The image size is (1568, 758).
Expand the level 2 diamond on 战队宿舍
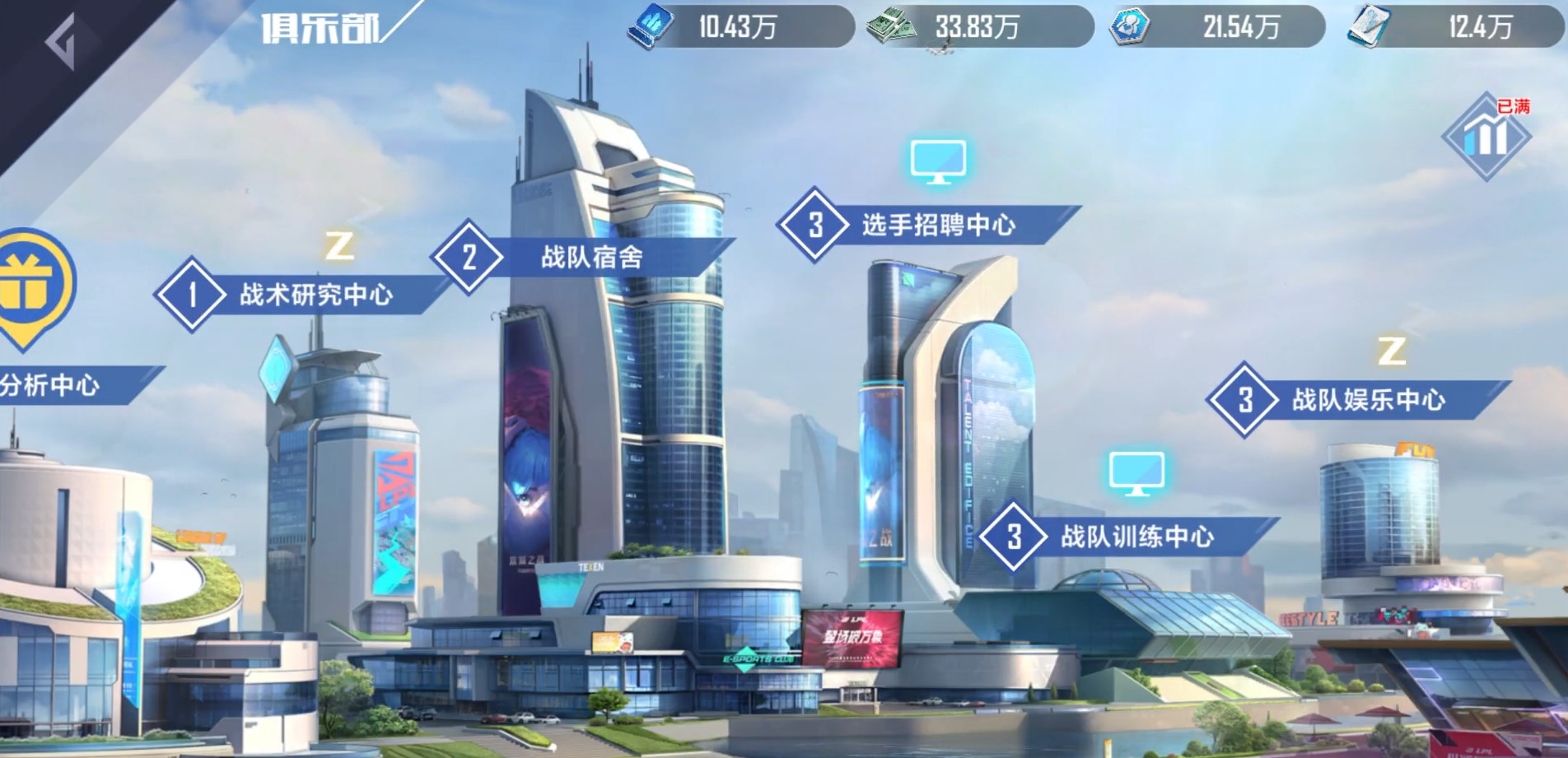[x=469, y=257]
